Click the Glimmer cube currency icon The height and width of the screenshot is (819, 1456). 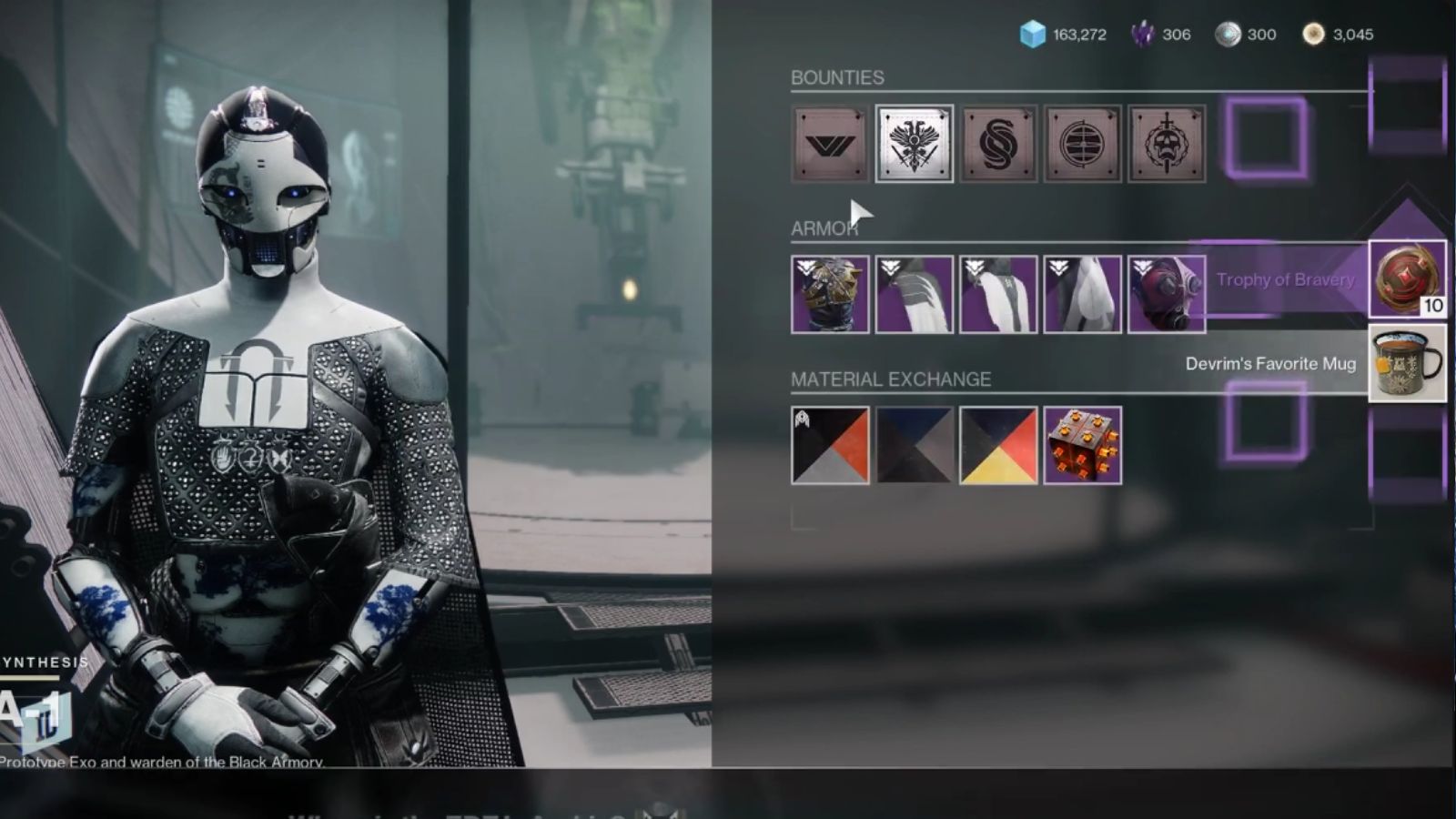[1033, 34]
